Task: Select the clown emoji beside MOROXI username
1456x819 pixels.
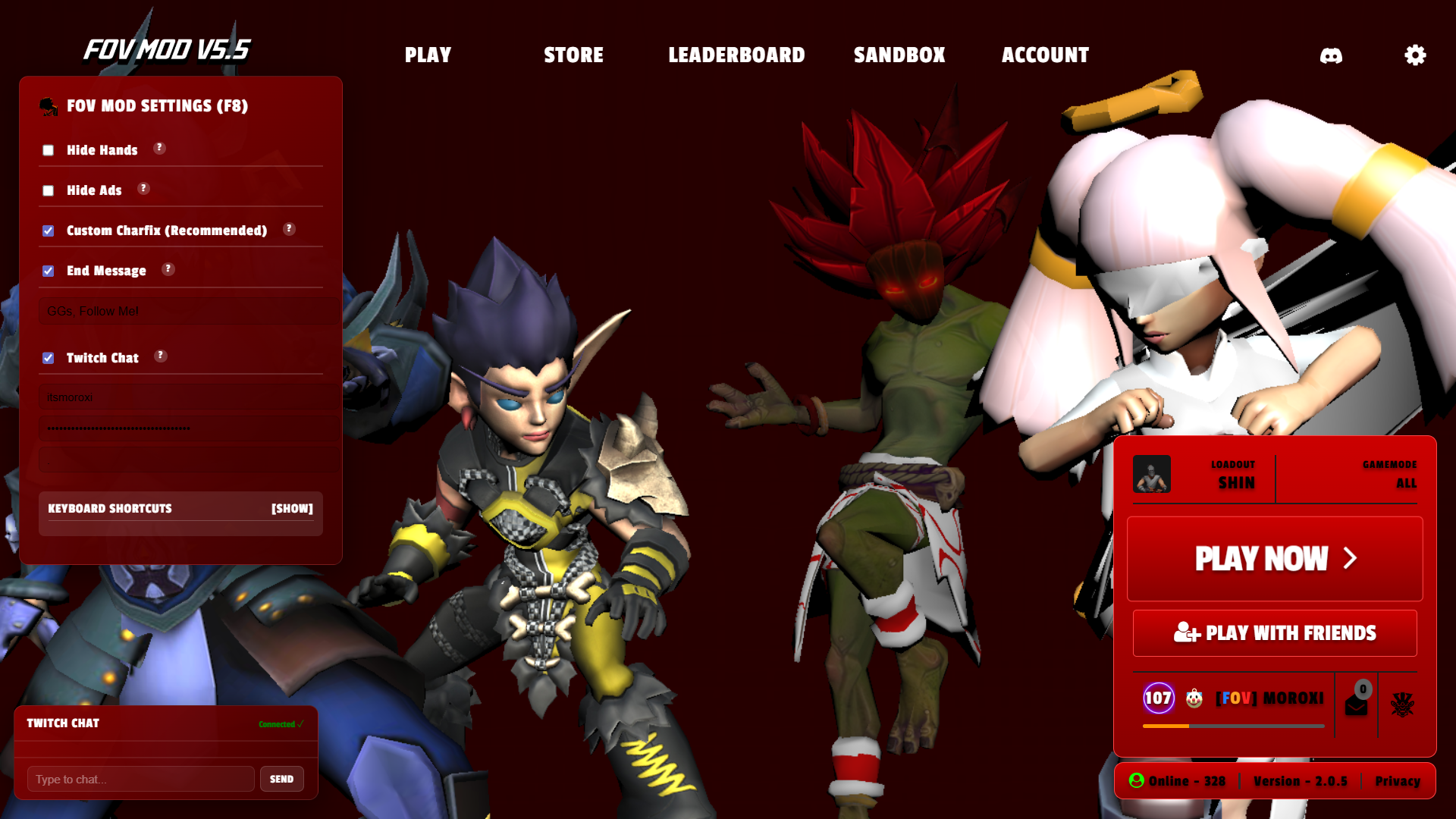Action: [1194, 698]
